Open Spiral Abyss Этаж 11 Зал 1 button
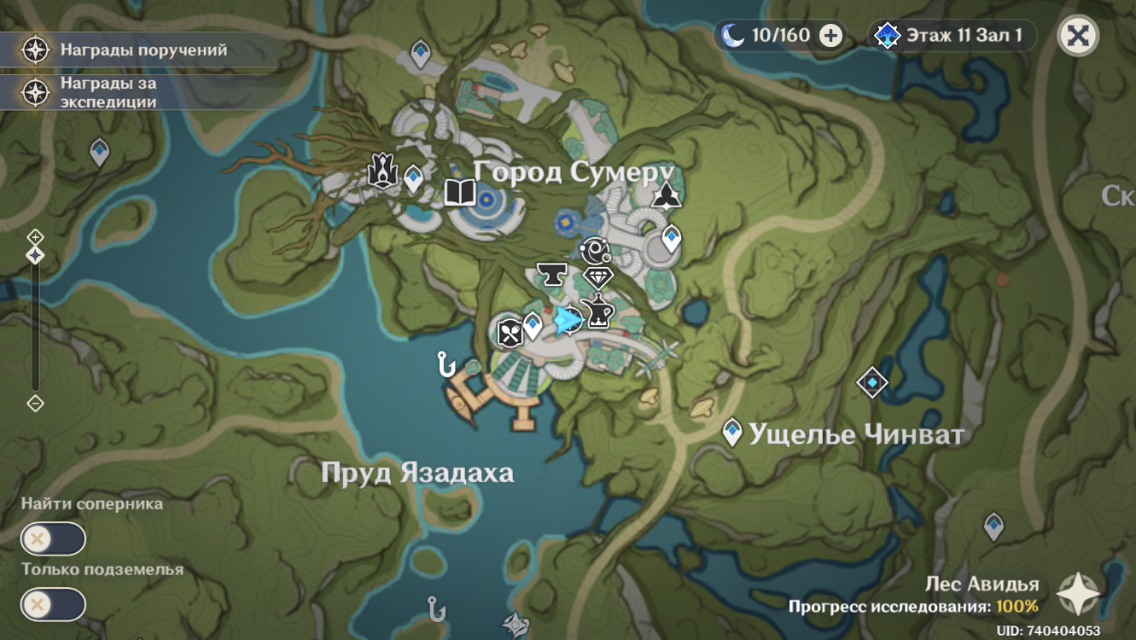Screen dimensions: 1136x640 (951, 36)
